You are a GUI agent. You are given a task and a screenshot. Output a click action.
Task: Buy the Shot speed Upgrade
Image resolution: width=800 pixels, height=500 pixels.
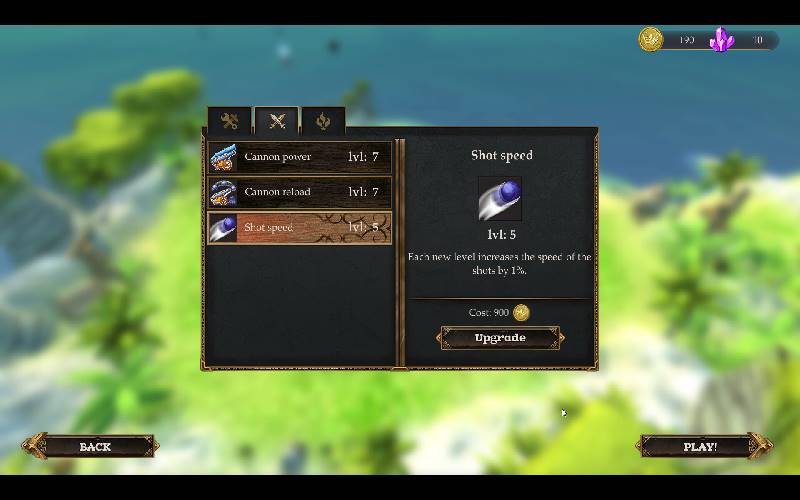tap(500, 338)
